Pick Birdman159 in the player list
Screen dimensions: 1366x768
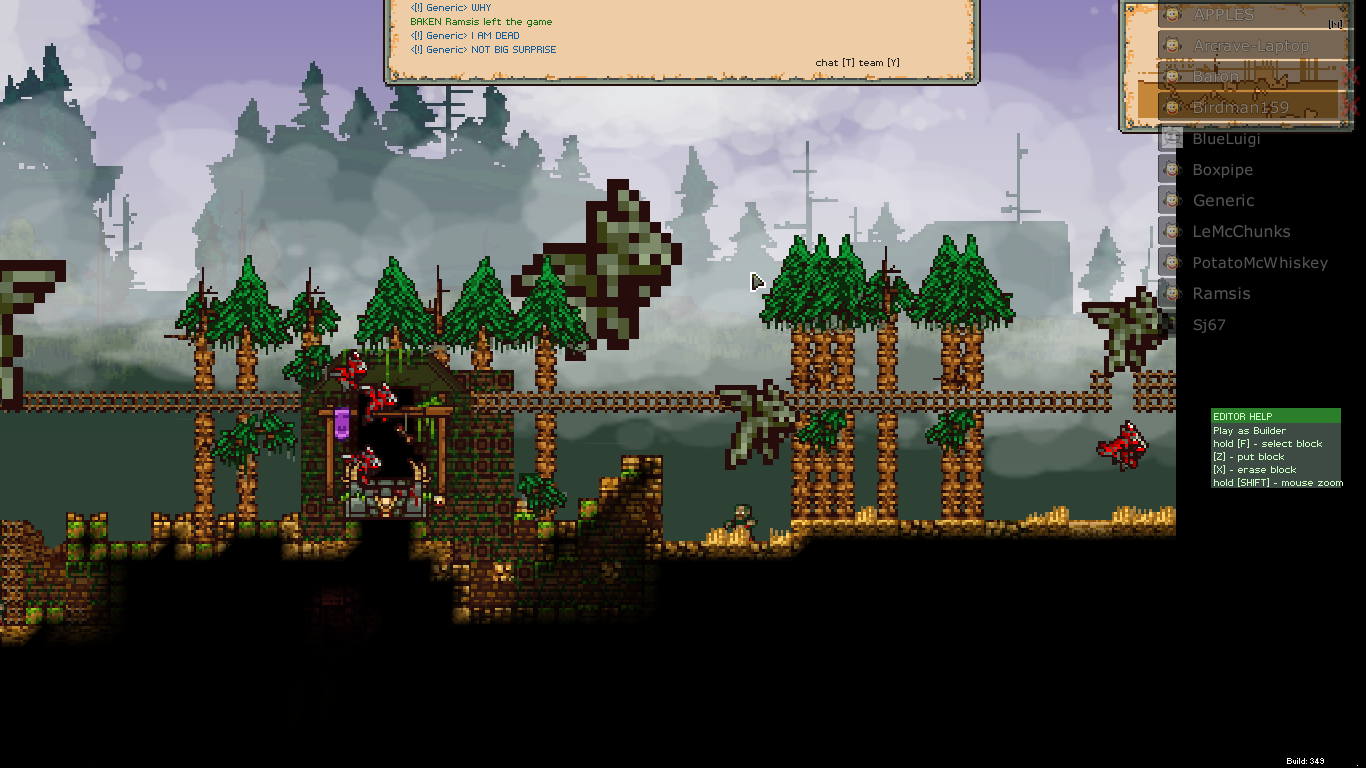point(1240,108)
